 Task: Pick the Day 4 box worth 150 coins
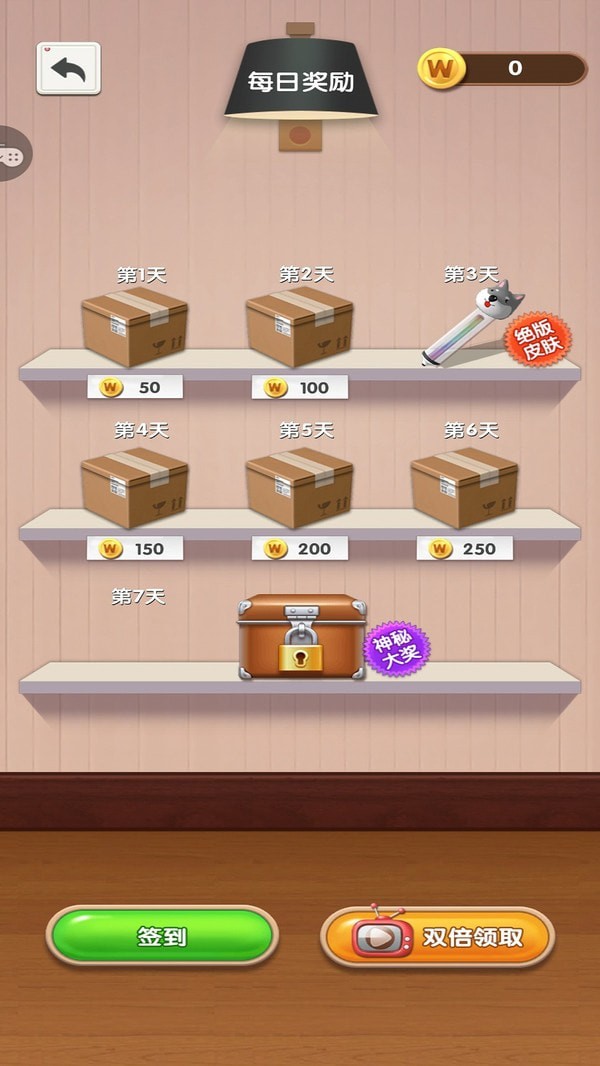coord(135,486)
